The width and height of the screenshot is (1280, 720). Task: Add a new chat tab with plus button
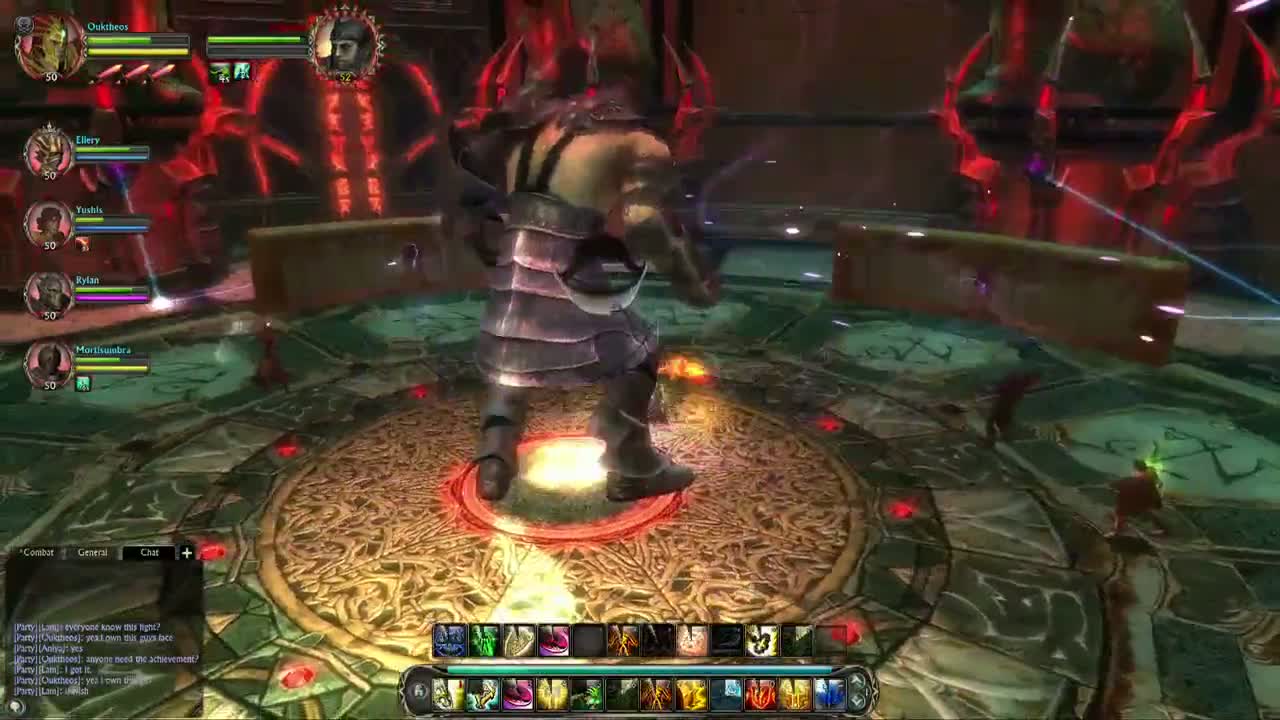(x=186, y=552)
